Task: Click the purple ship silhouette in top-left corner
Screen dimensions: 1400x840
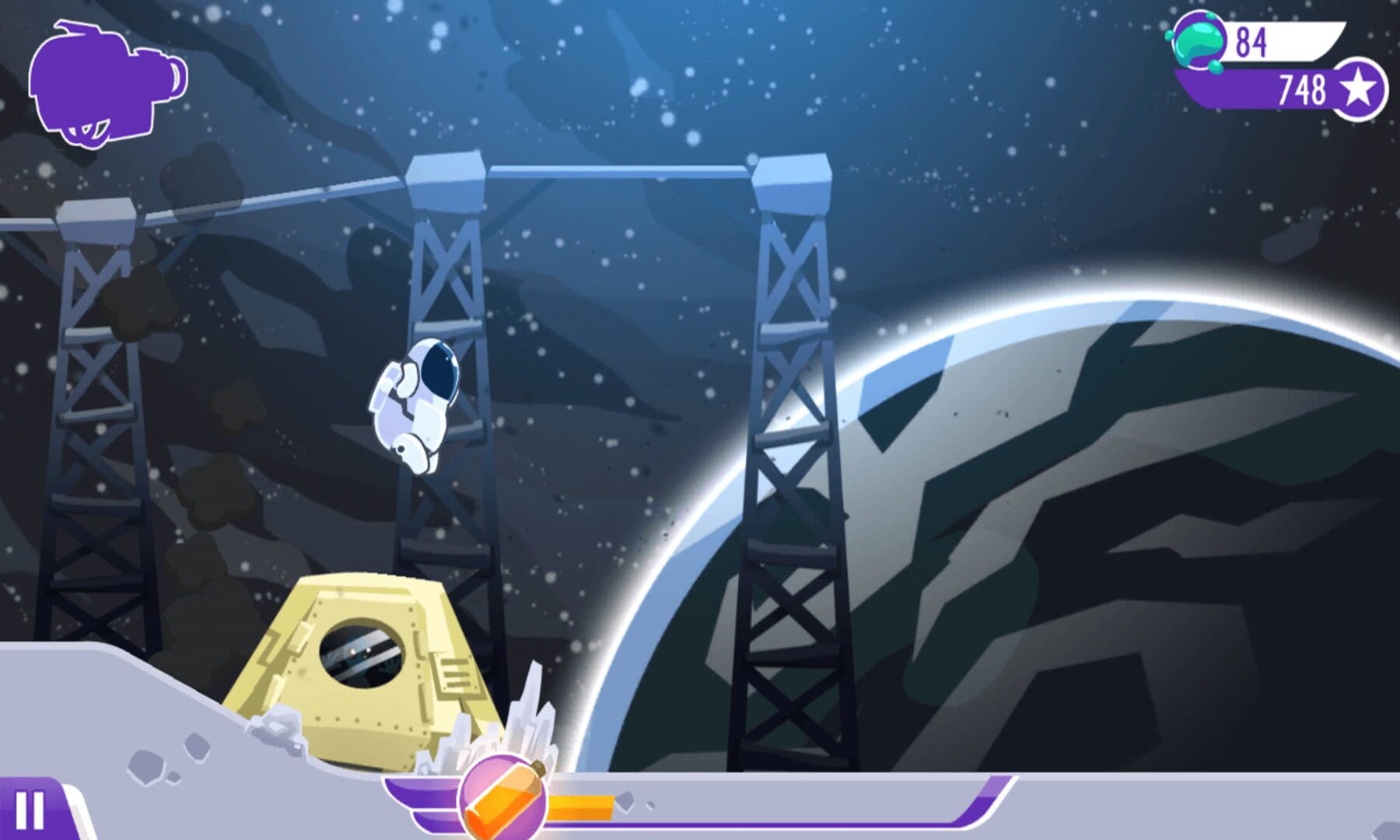Action: click(x=109, y=82)
